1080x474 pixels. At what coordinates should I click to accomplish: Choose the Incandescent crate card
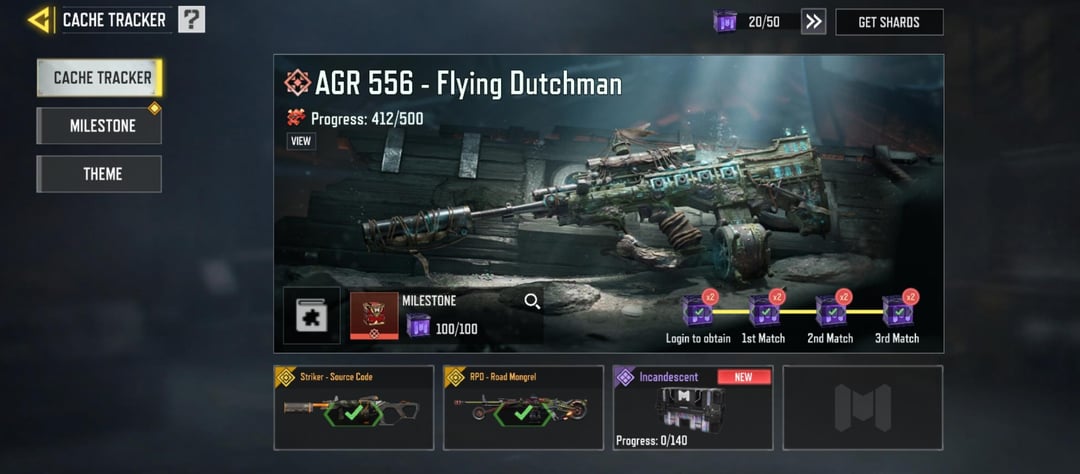pos(693,407)
